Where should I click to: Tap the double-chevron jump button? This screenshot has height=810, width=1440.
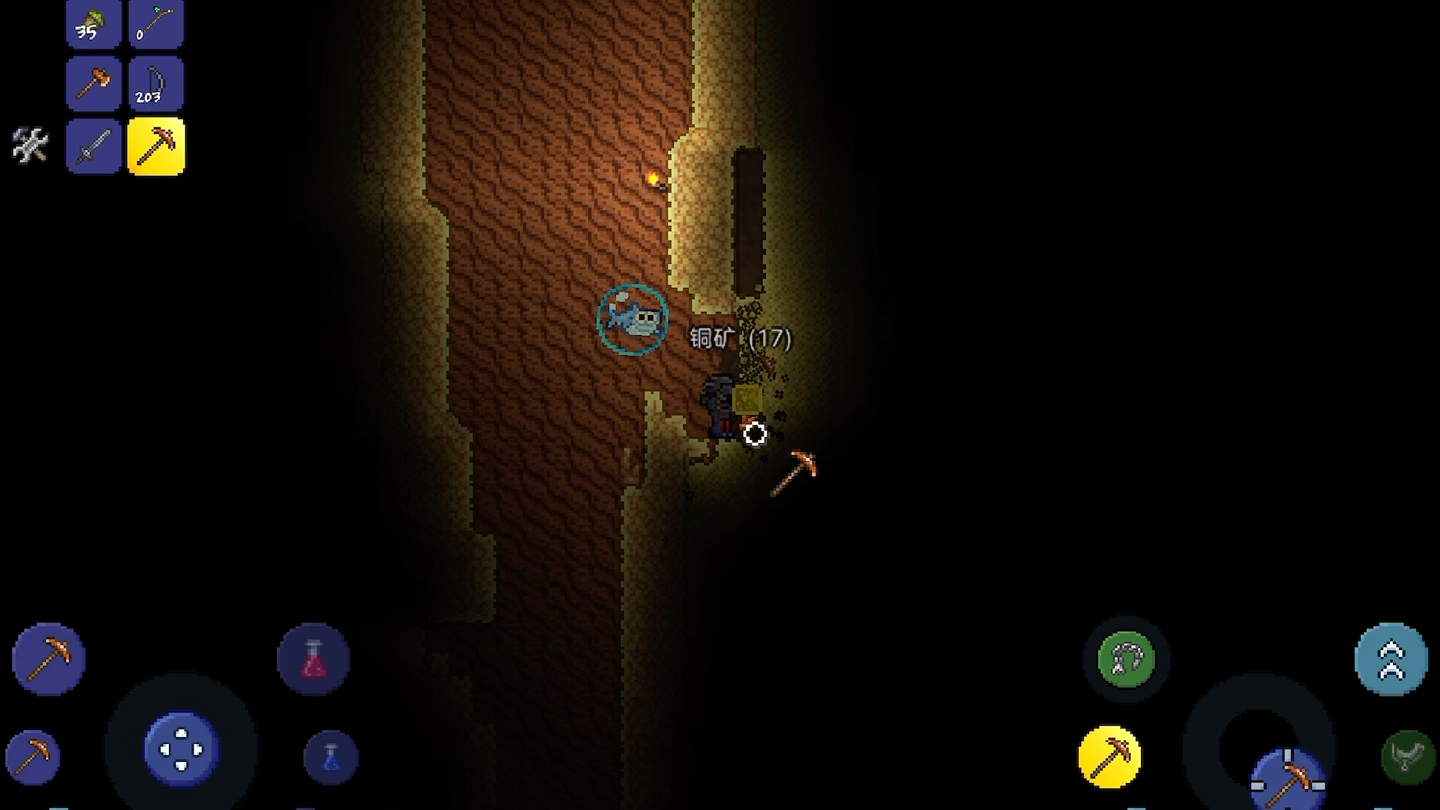click(x=1391, y=659)
